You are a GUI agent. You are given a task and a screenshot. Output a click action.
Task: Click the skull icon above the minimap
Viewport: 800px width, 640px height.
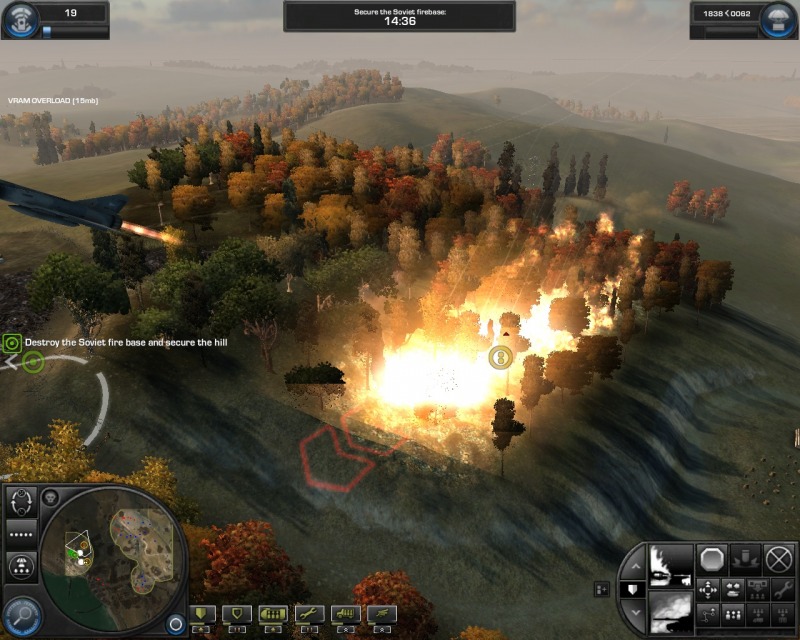[x=51, y=497]
